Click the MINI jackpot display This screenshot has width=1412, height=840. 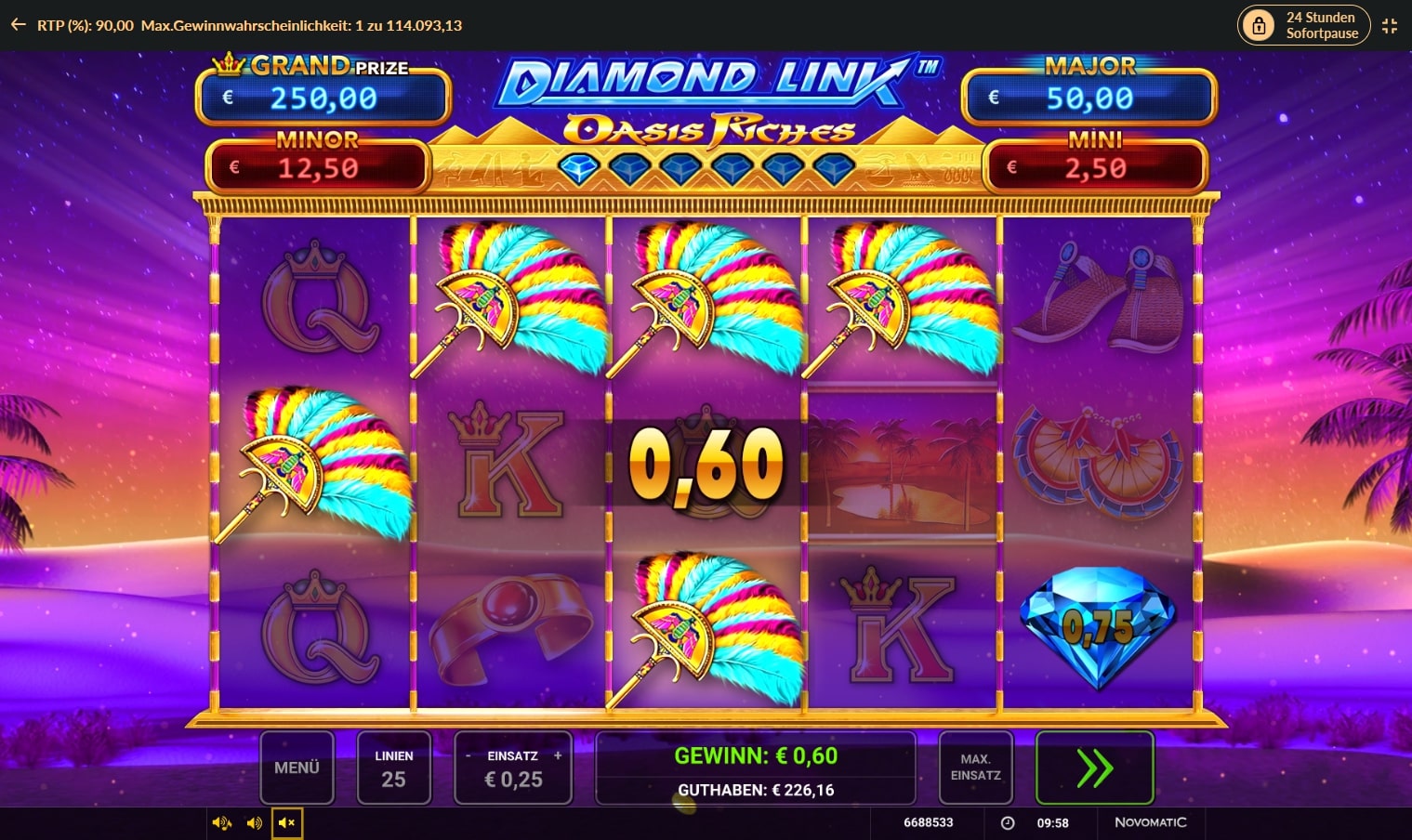pyautogui.click(x=1095, y=164)
